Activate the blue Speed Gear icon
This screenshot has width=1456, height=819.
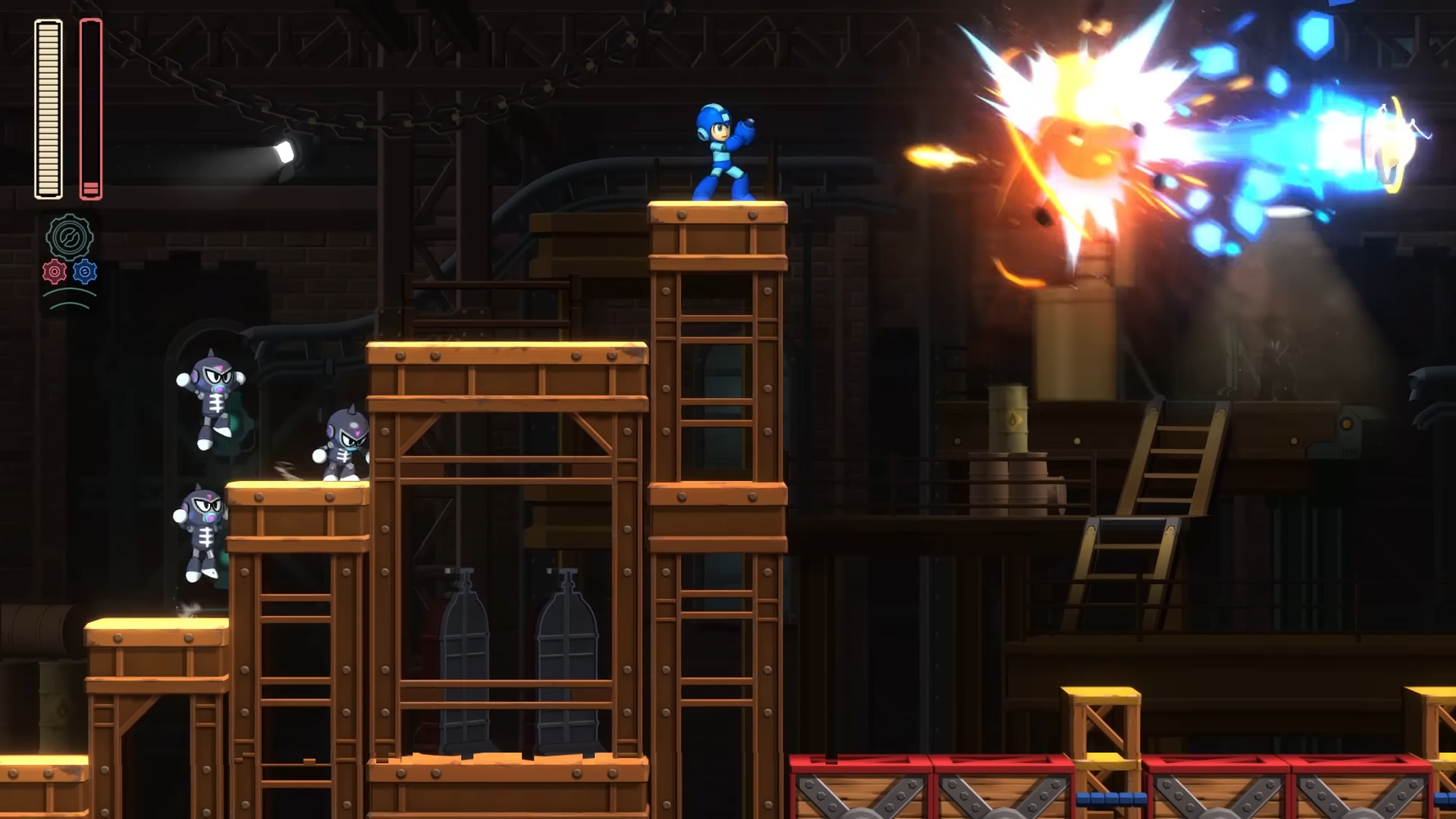click(x=85, y=272)
